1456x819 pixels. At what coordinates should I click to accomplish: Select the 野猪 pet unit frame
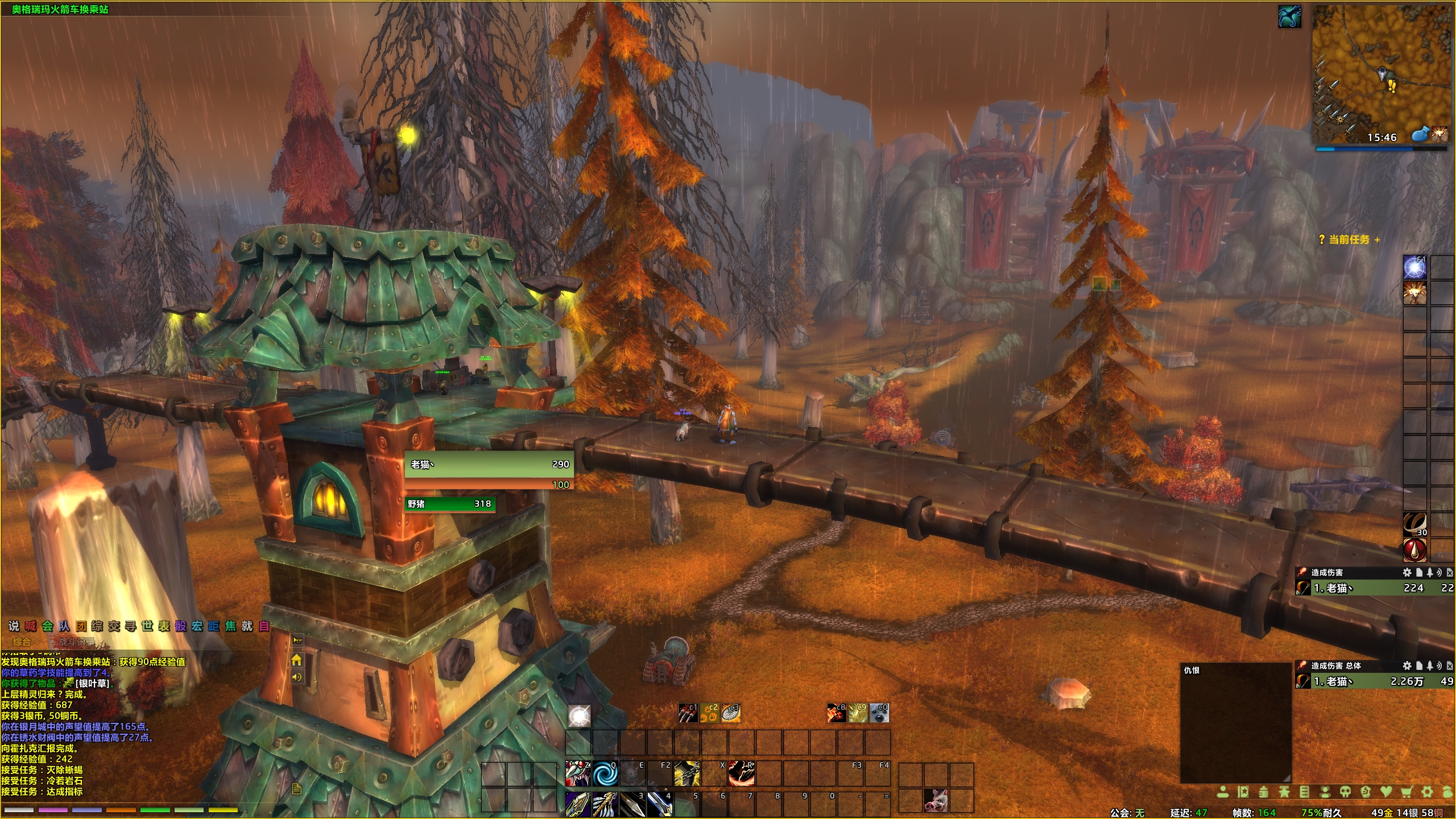point(449,504)
